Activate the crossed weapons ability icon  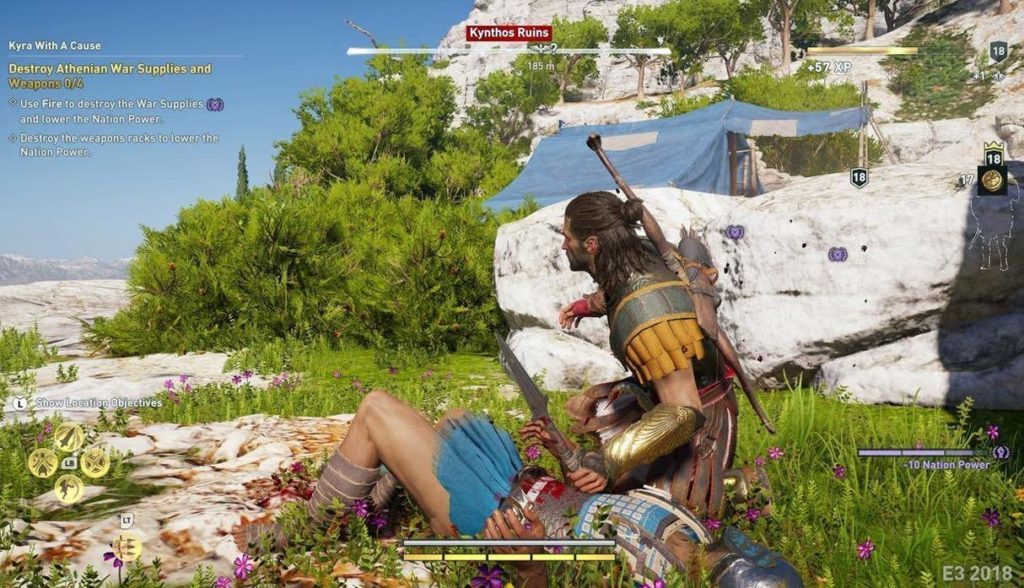tap(42, 462)
